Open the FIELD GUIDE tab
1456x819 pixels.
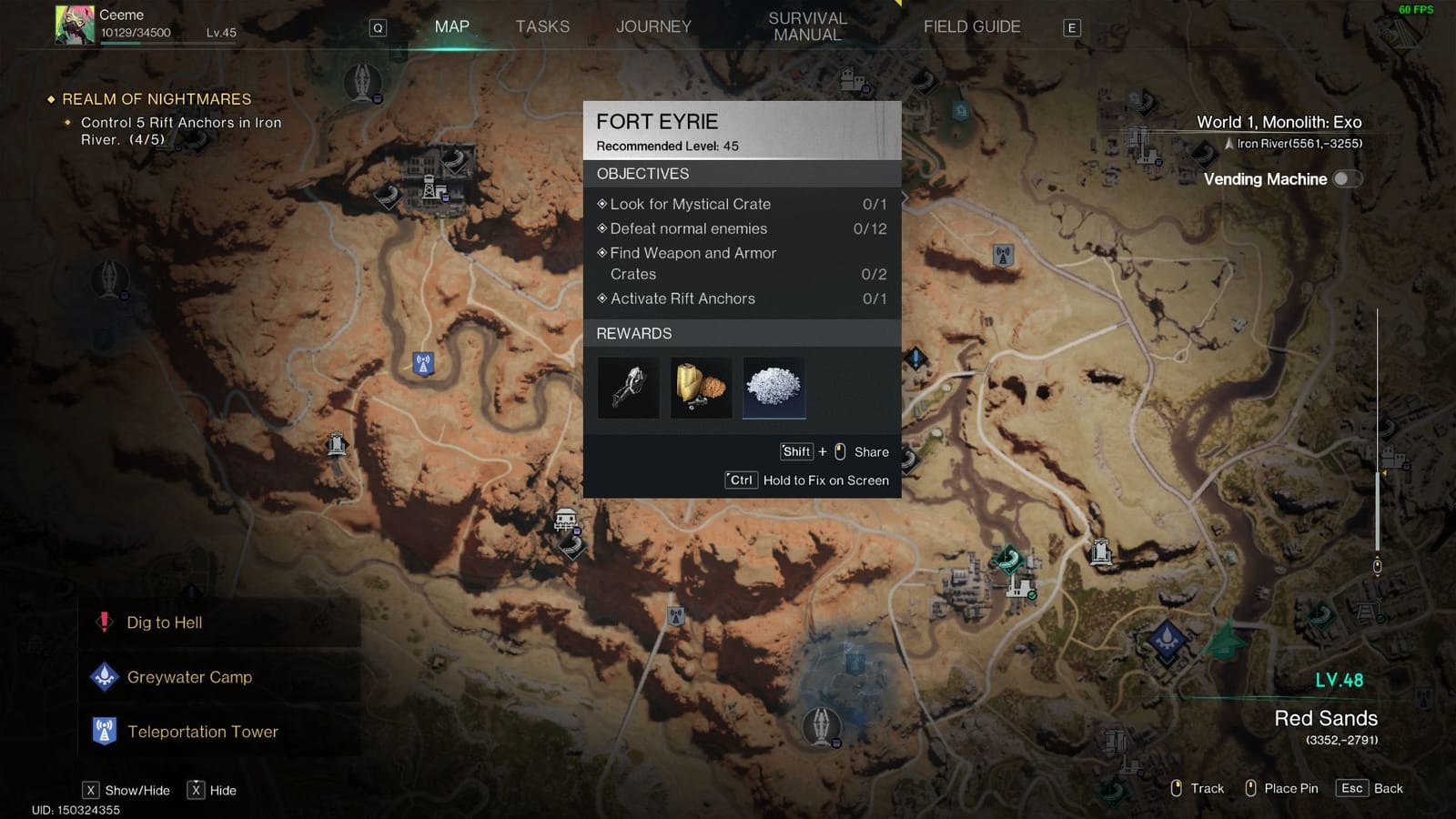pyautogui.click(x=971, y=26)
